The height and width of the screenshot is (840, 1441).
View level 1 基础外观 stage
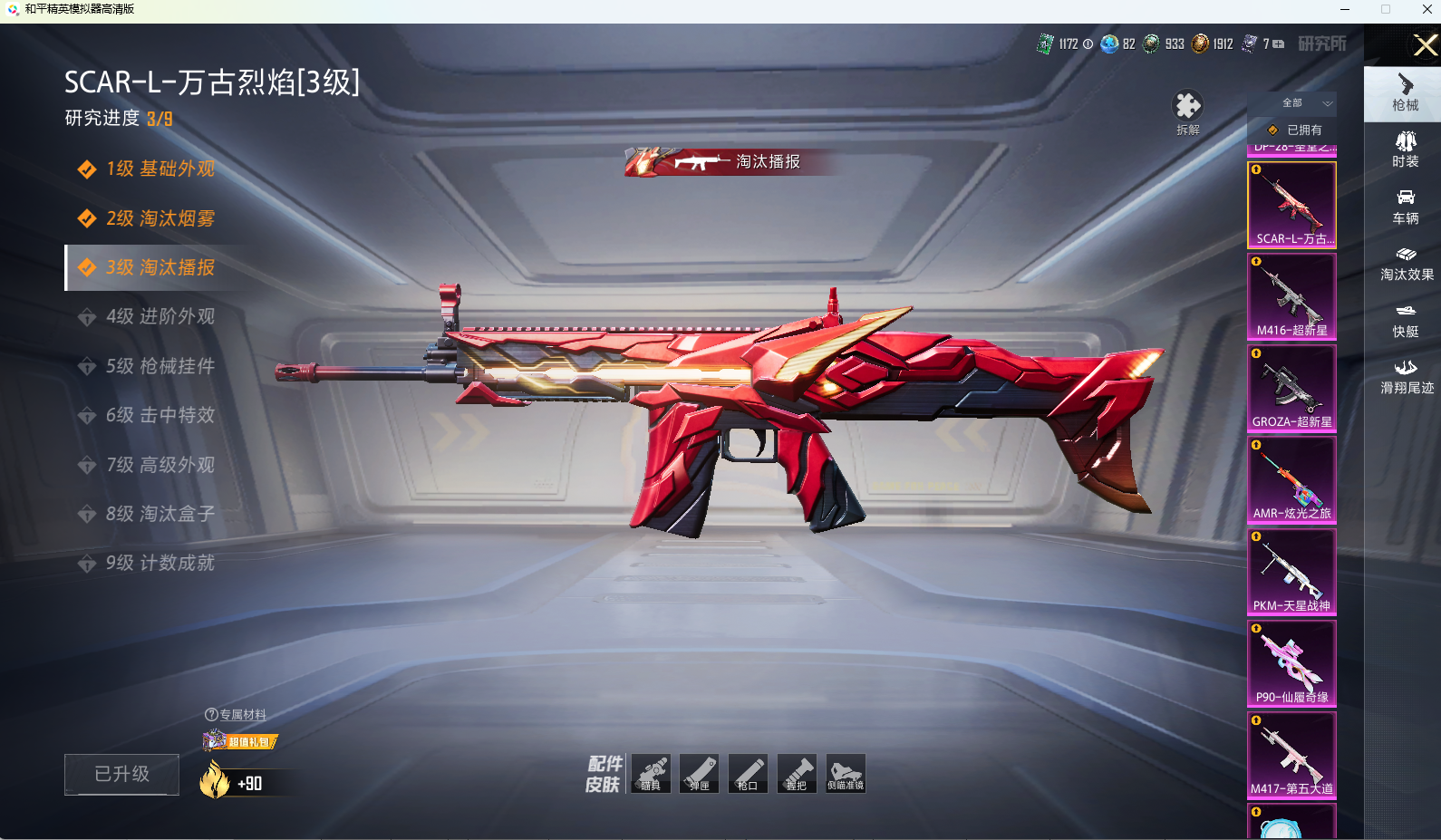pos(160,169)
